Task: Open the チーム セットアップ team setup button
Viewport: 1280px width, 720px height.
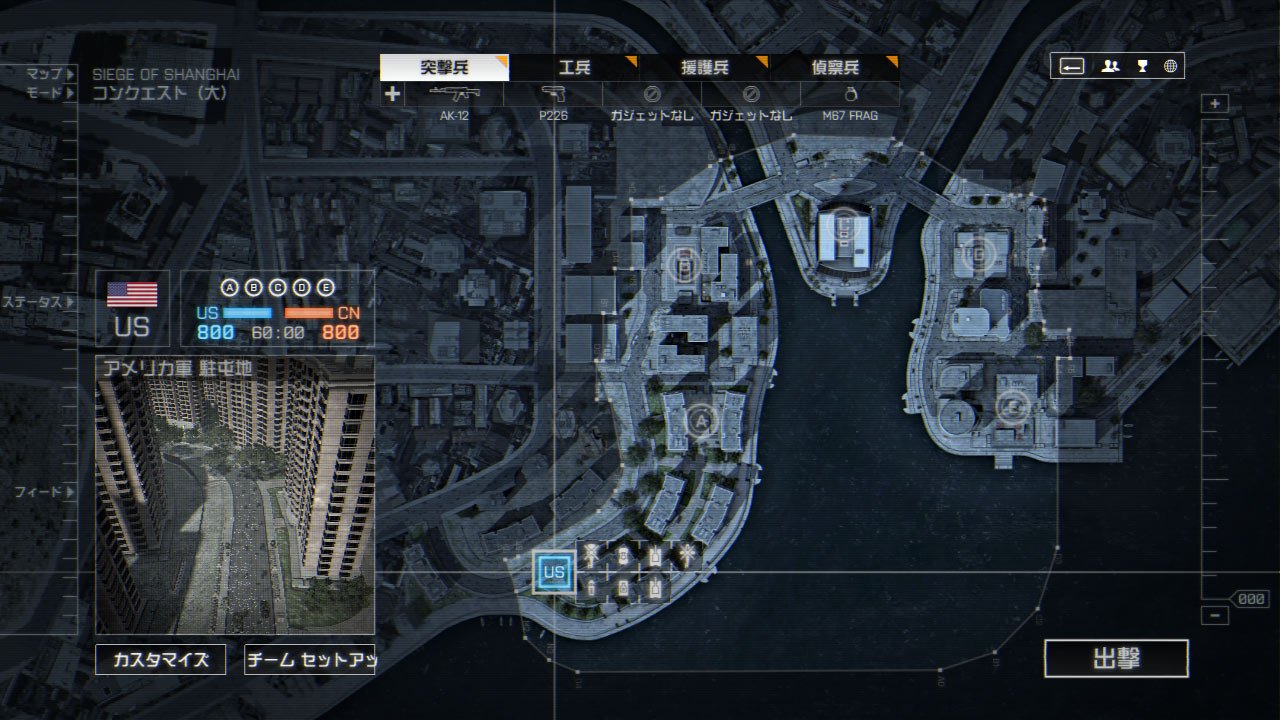Action: coord(310,660)
